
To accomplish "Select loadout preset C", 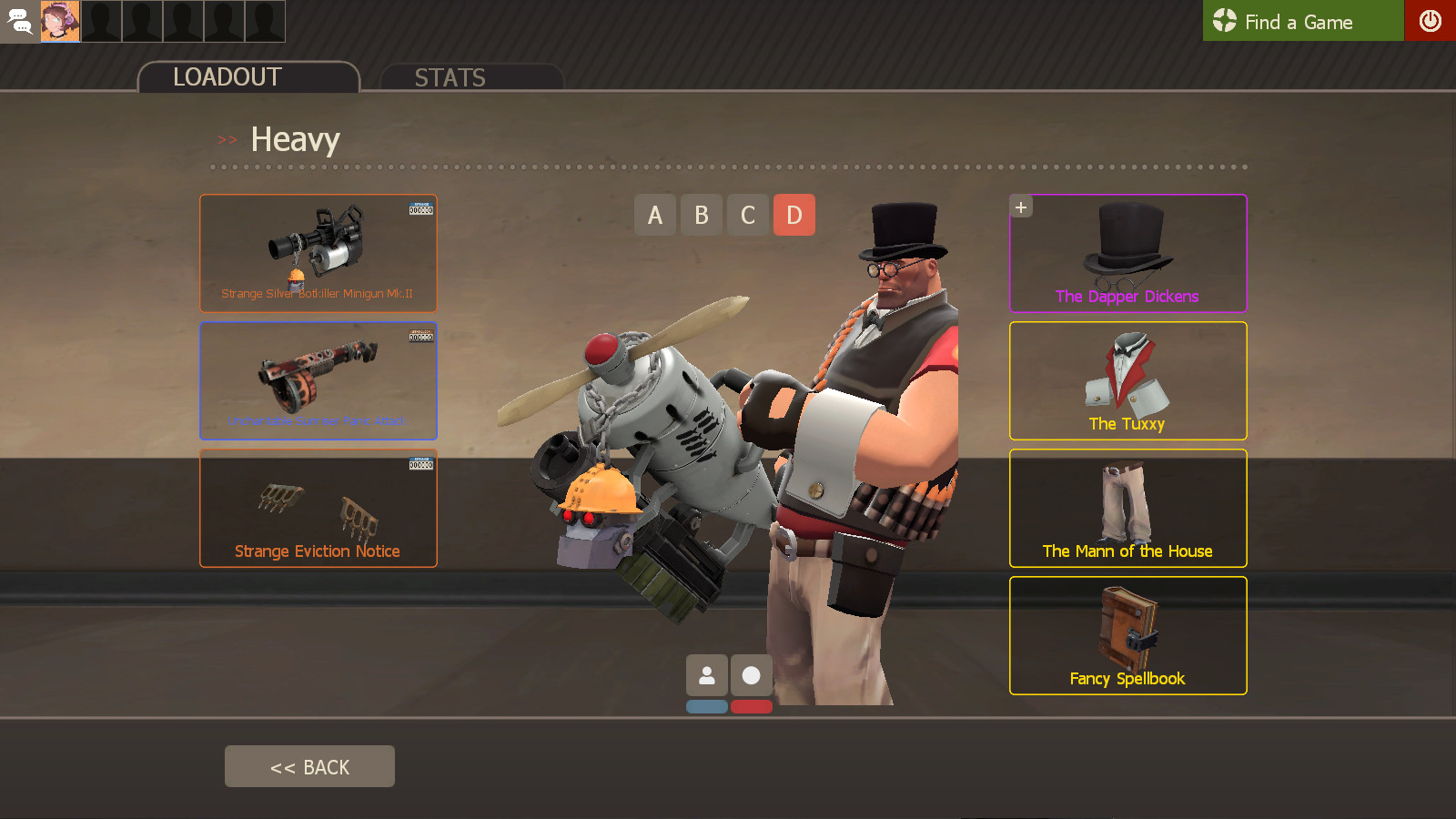I will 747,215.
